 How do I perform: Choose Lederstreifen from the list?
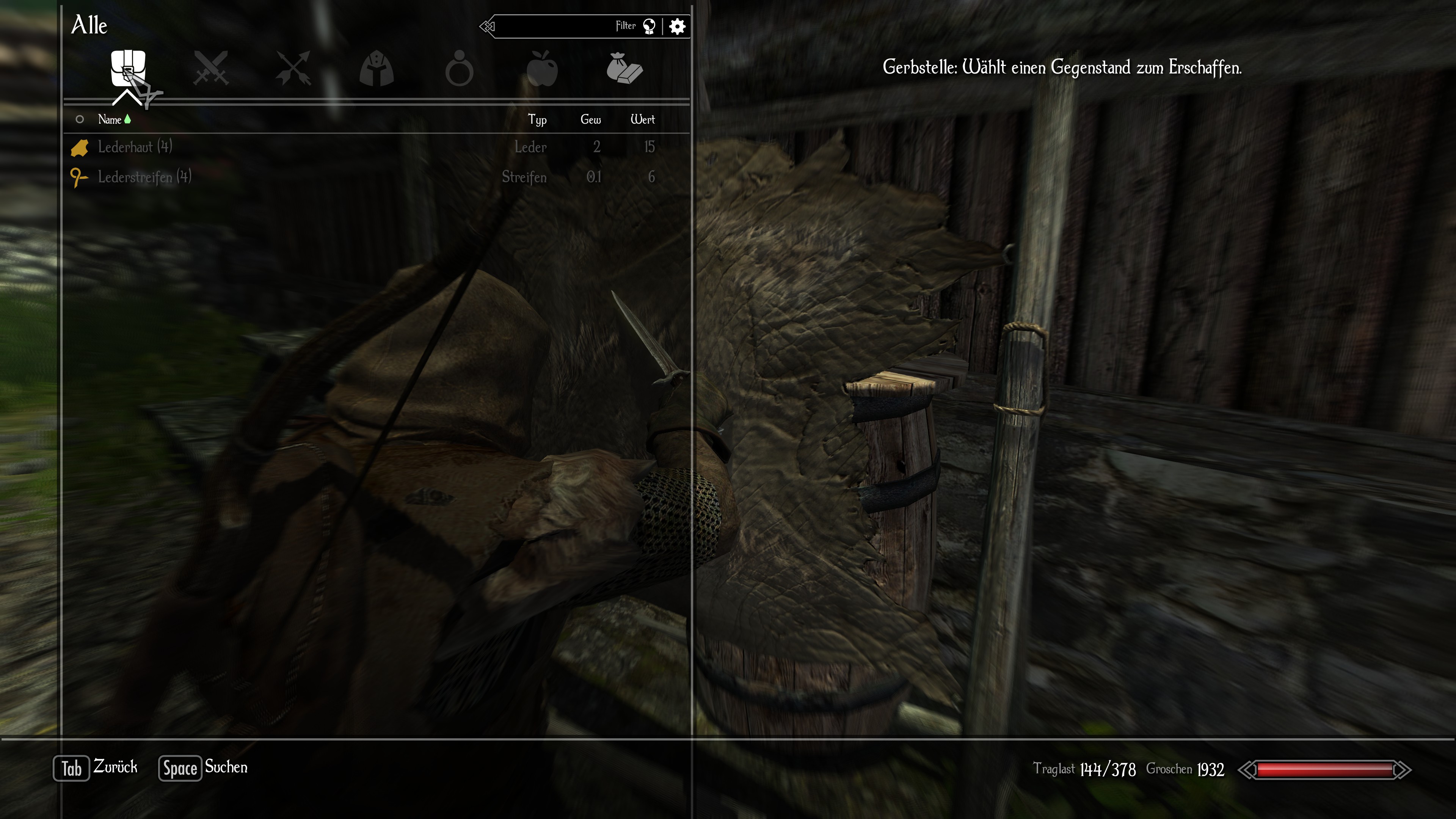coord(144,177)
